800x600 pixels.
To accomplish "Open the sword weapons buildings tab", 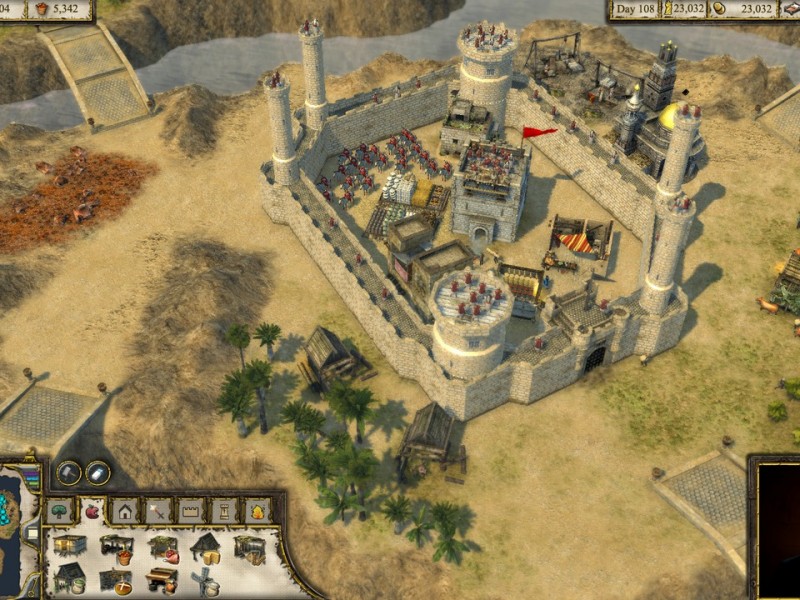I will (x=158, y=511).
